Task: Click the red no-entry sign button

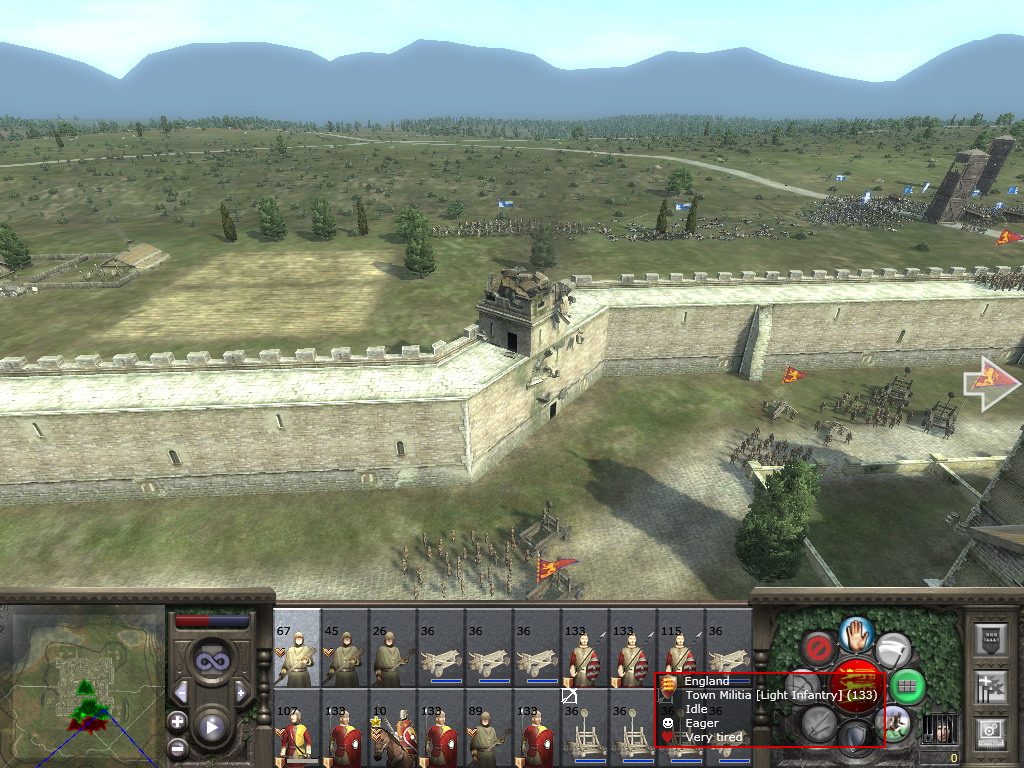Action: (819, 648)
